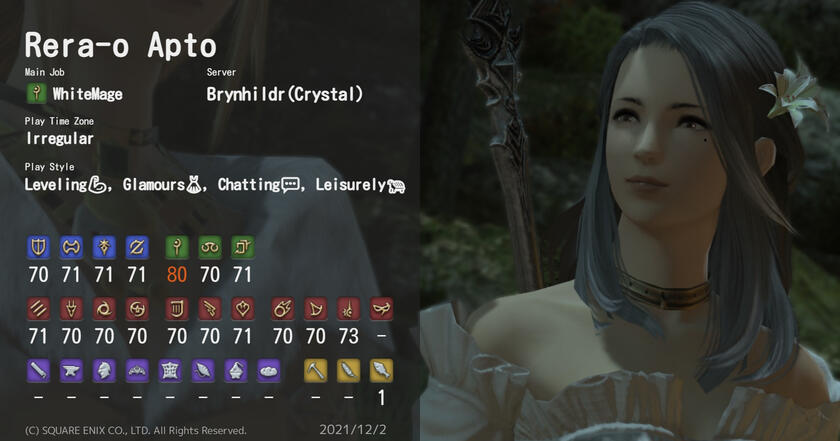Choose the Black Mage job icon
Viewport: 840px width, 441px height.
[x=283, y=308]
